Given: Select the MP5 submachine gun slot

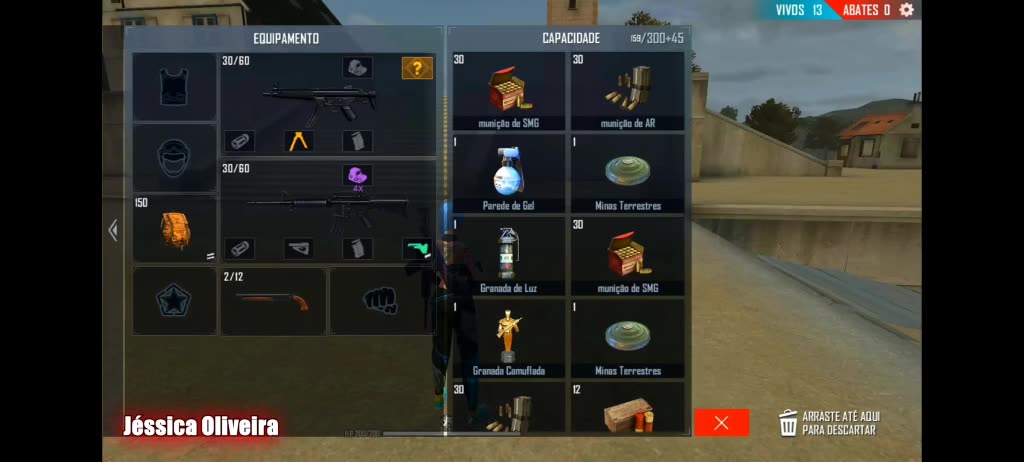Looking at the screenshot, I should [x=315, y=100].
